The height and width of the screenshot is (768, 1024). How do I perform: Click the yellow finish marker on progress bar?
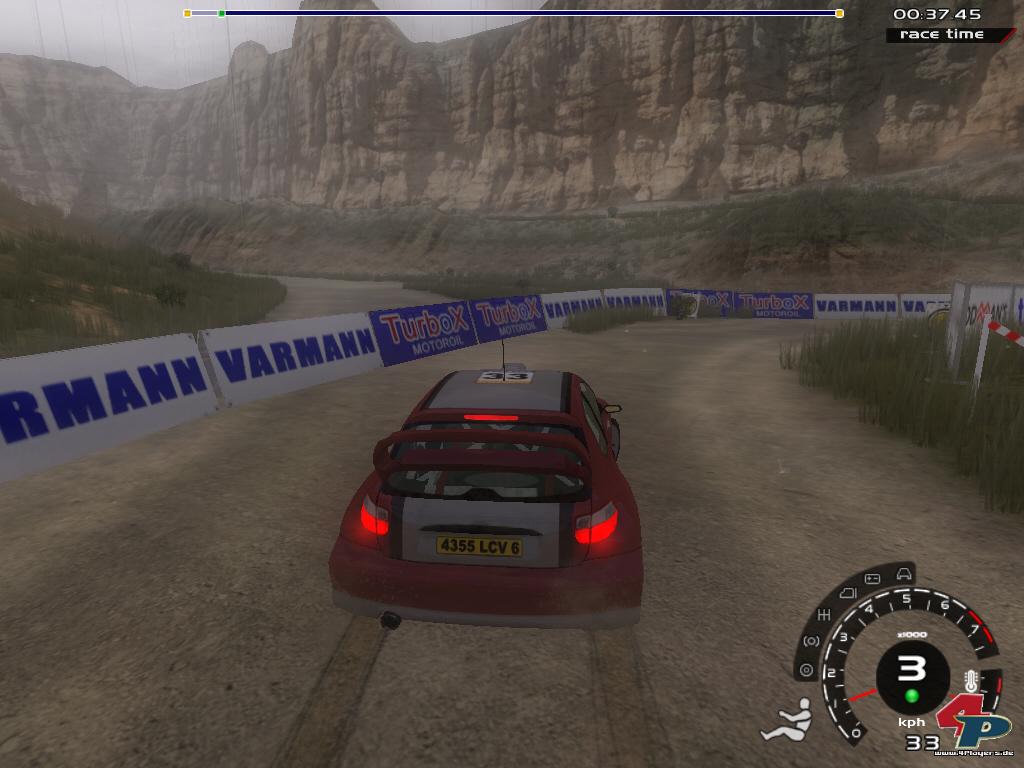point(839,13)
